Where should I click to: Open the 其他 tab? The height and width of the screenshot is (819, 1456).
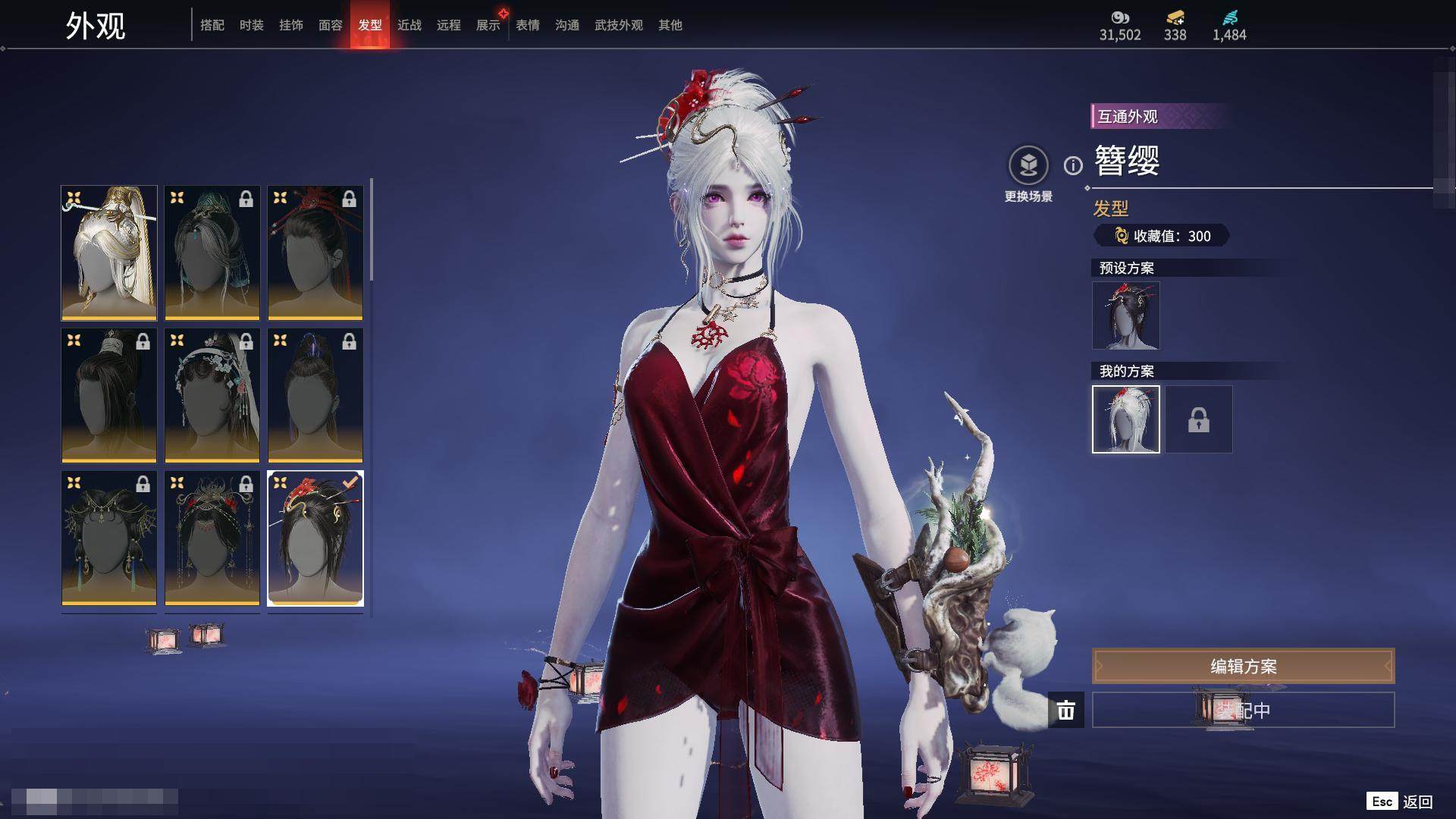(x=670, y=25)
